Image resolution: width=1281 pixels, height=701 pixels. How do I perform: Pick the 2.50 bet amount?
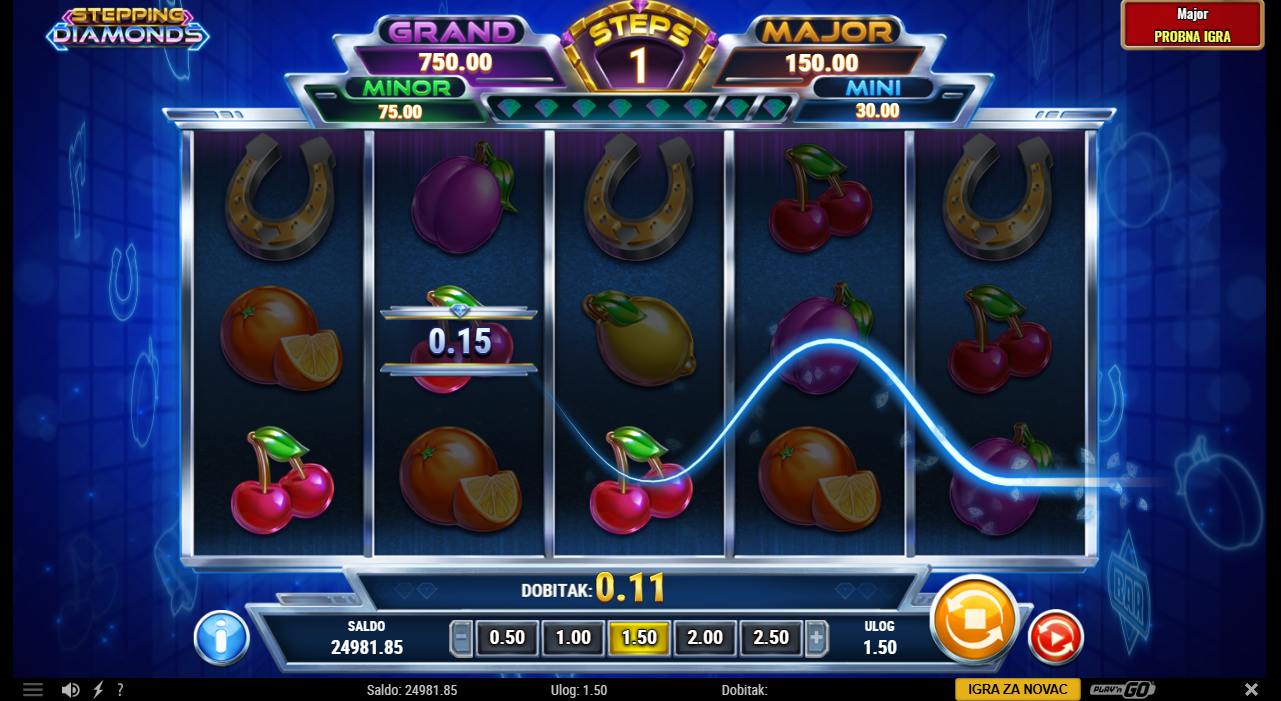771,638
